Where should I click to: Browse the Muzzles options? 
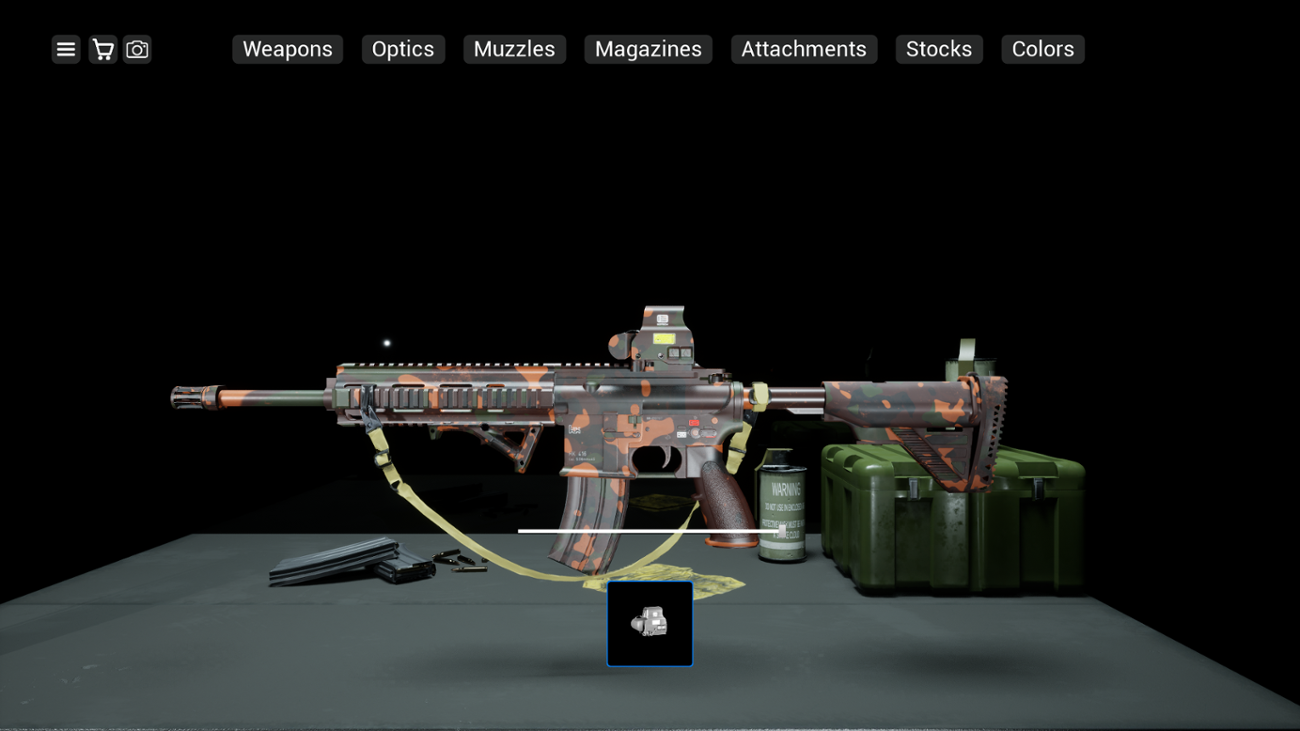(x=514, y=49)
